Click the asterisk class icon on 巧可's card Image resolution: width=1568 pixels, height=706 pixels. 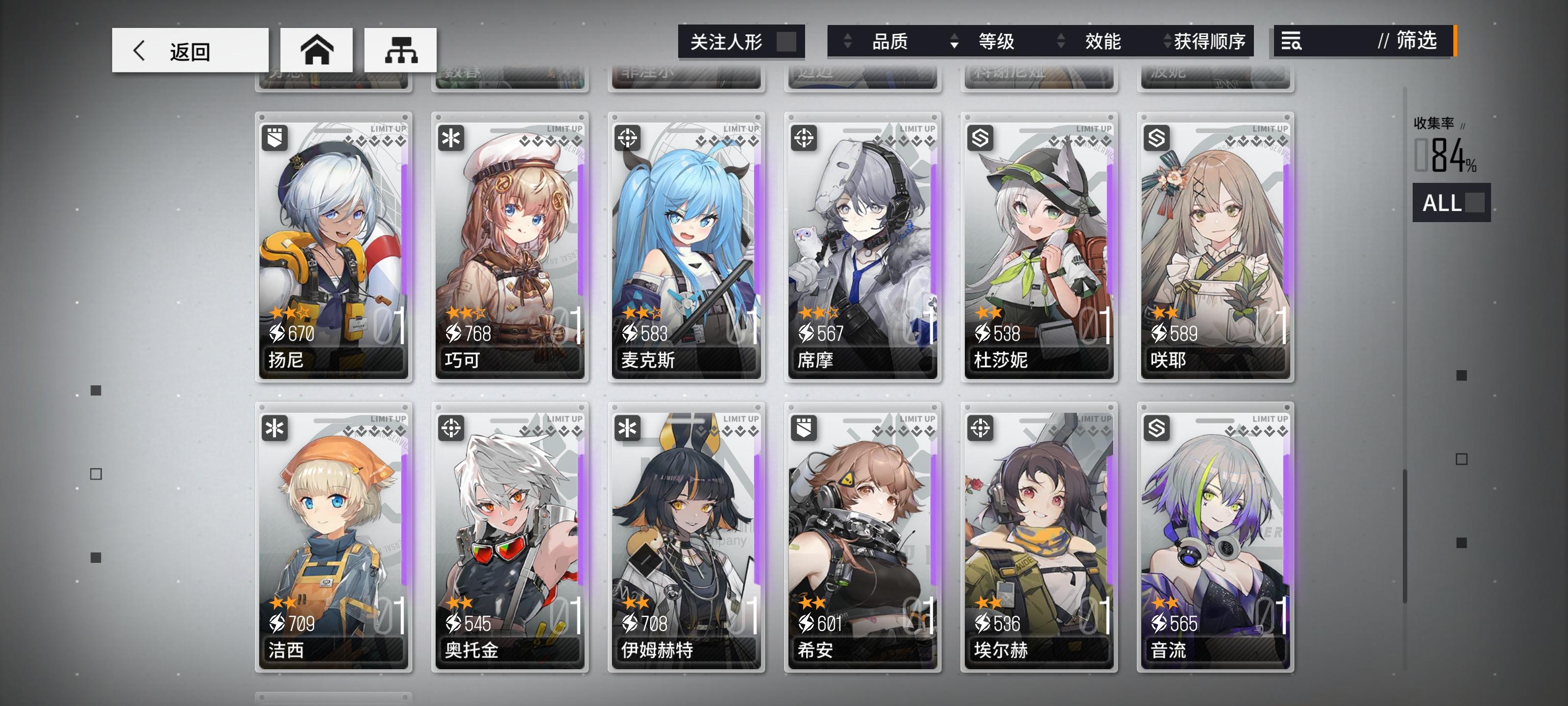point(452,139)
